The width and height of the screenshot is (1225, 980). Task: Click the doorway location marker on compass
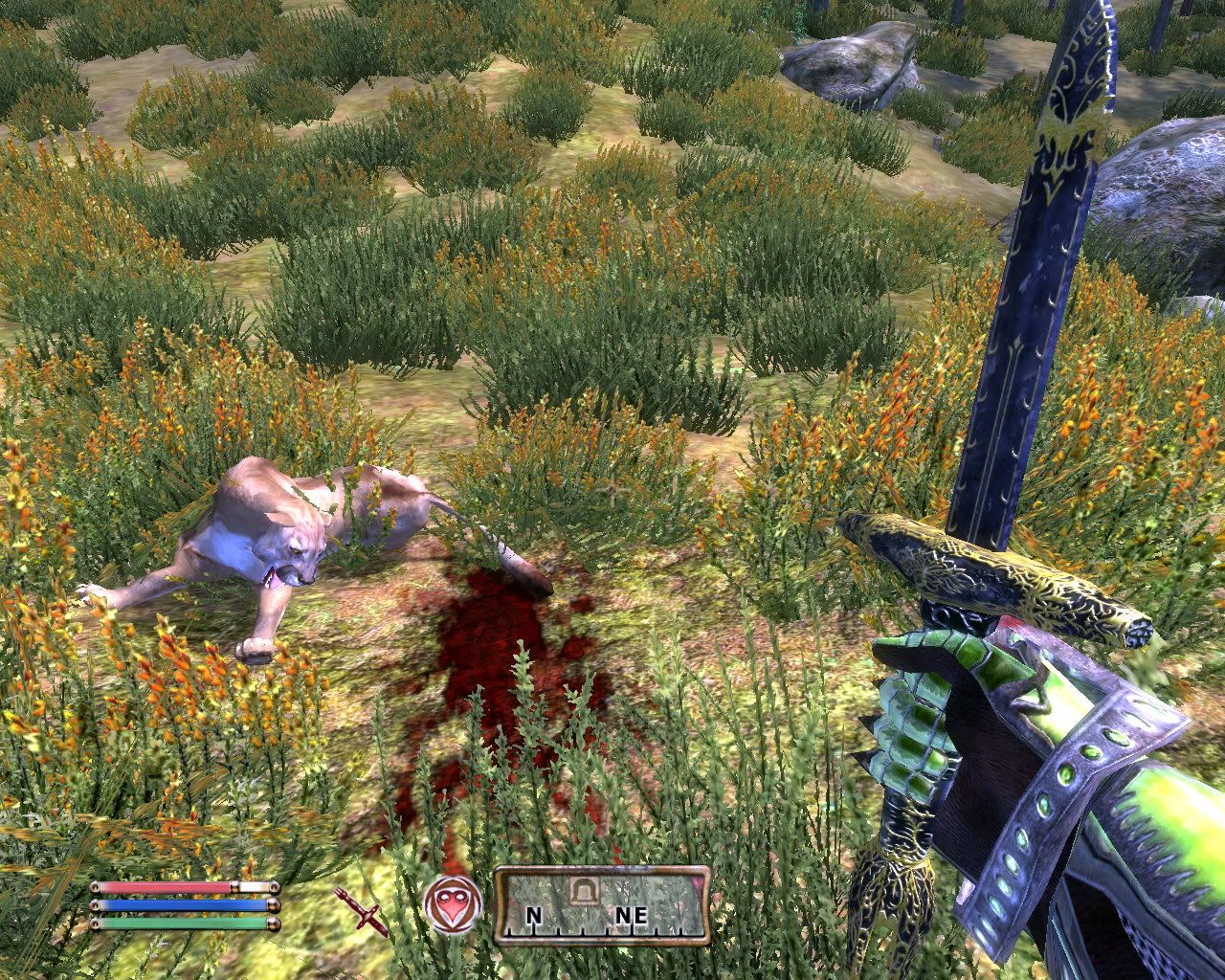pos(582,890)
